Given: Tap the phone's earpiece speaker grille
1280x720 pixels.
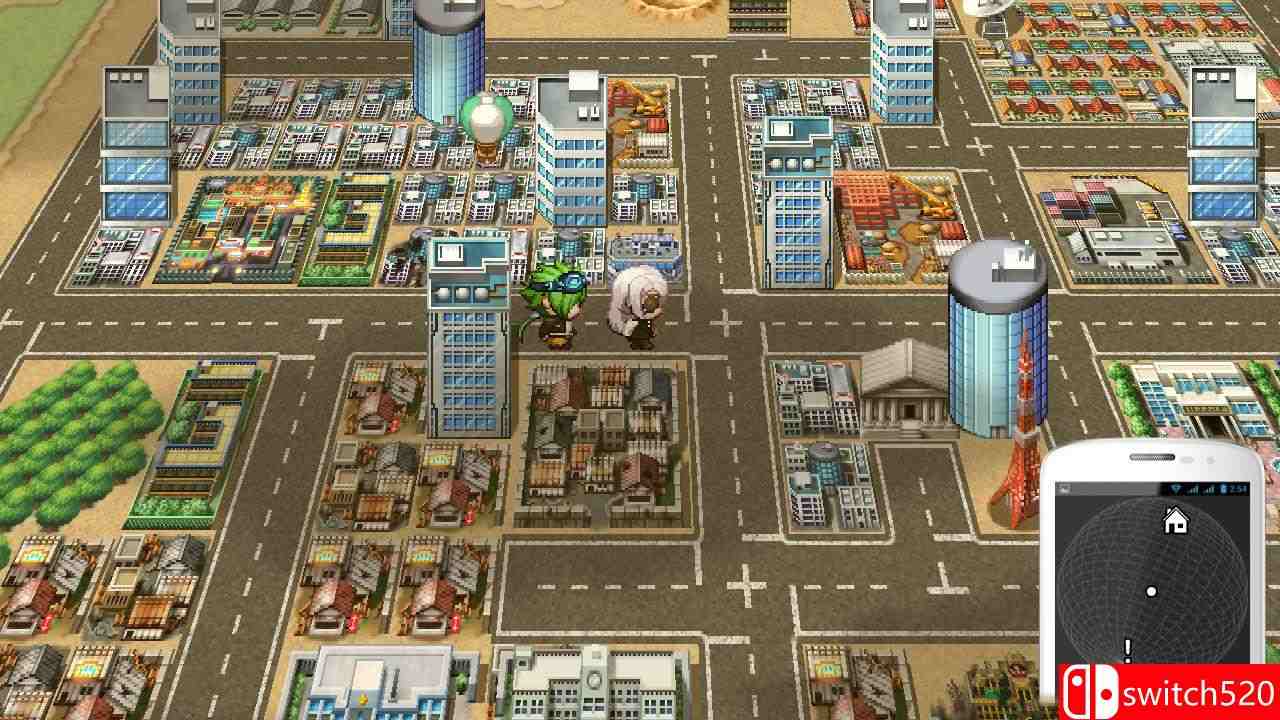Looking at the screenshot, I should click(x=1151, y=457).
